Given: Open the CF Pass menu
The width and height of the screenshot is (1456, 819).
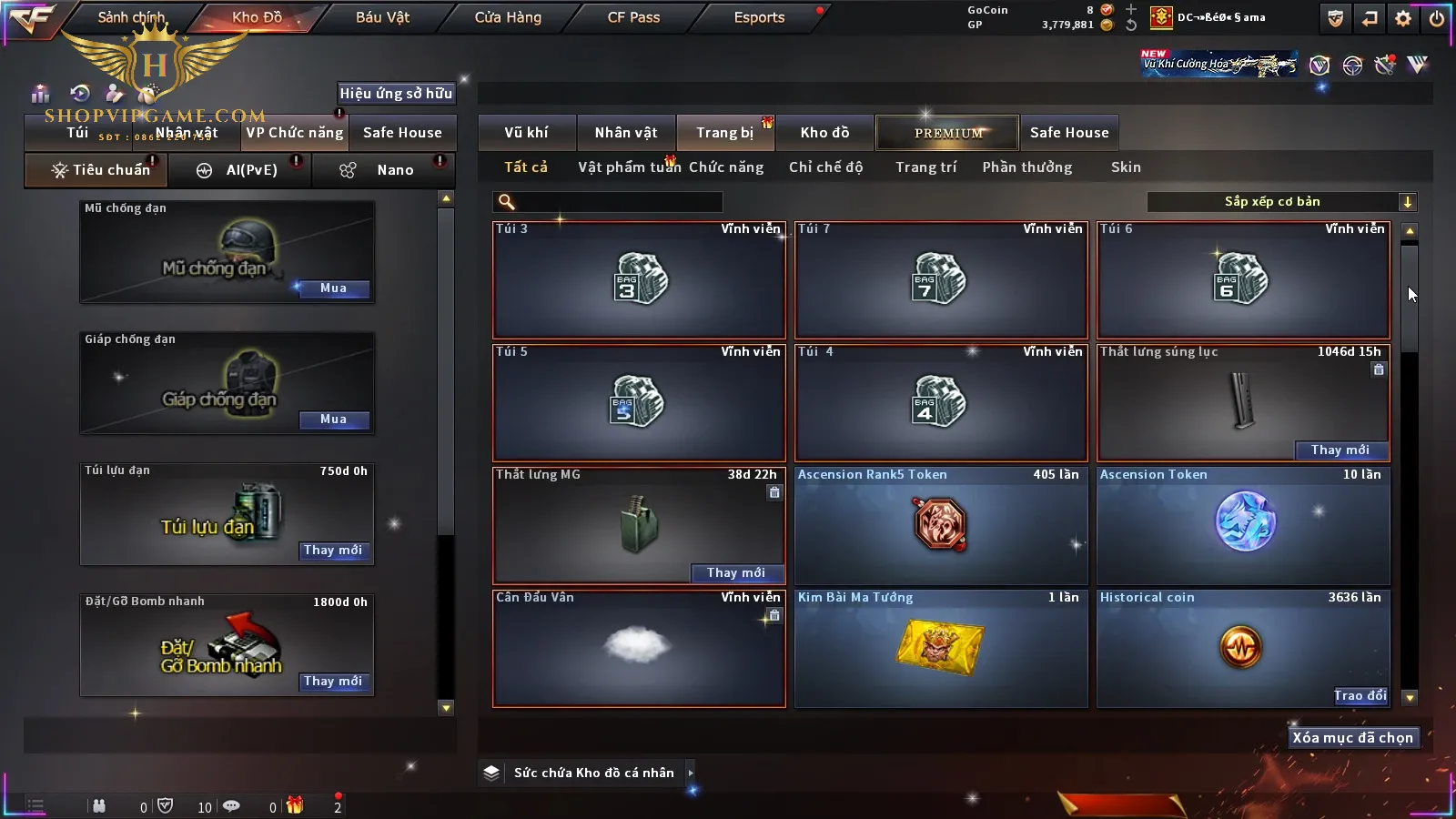Looking at the screenshot, I should coord(633,17).
